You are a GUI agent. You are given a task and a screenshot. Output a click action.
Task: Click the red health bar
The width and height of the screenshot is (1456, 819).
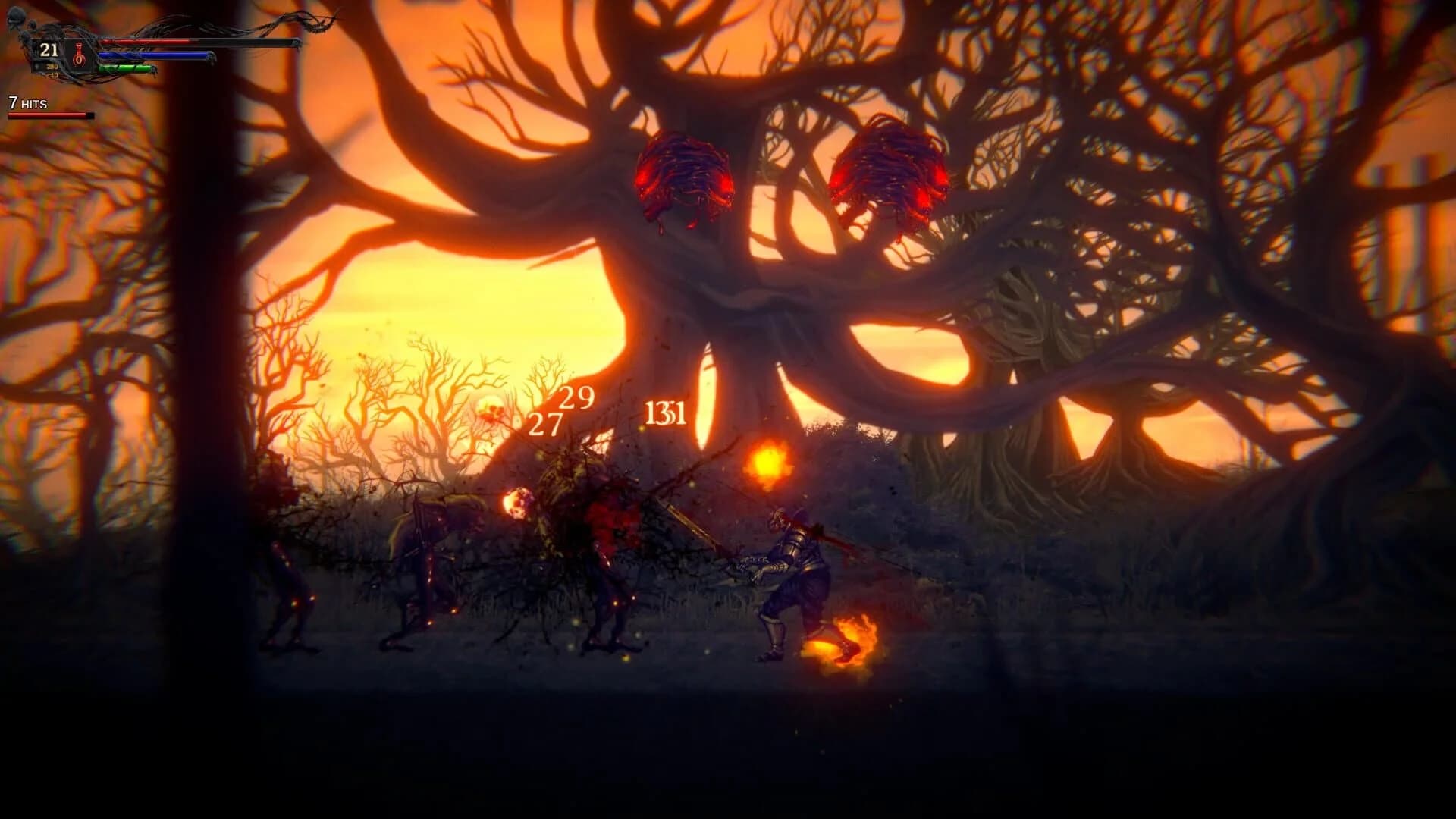click(144, 41)
